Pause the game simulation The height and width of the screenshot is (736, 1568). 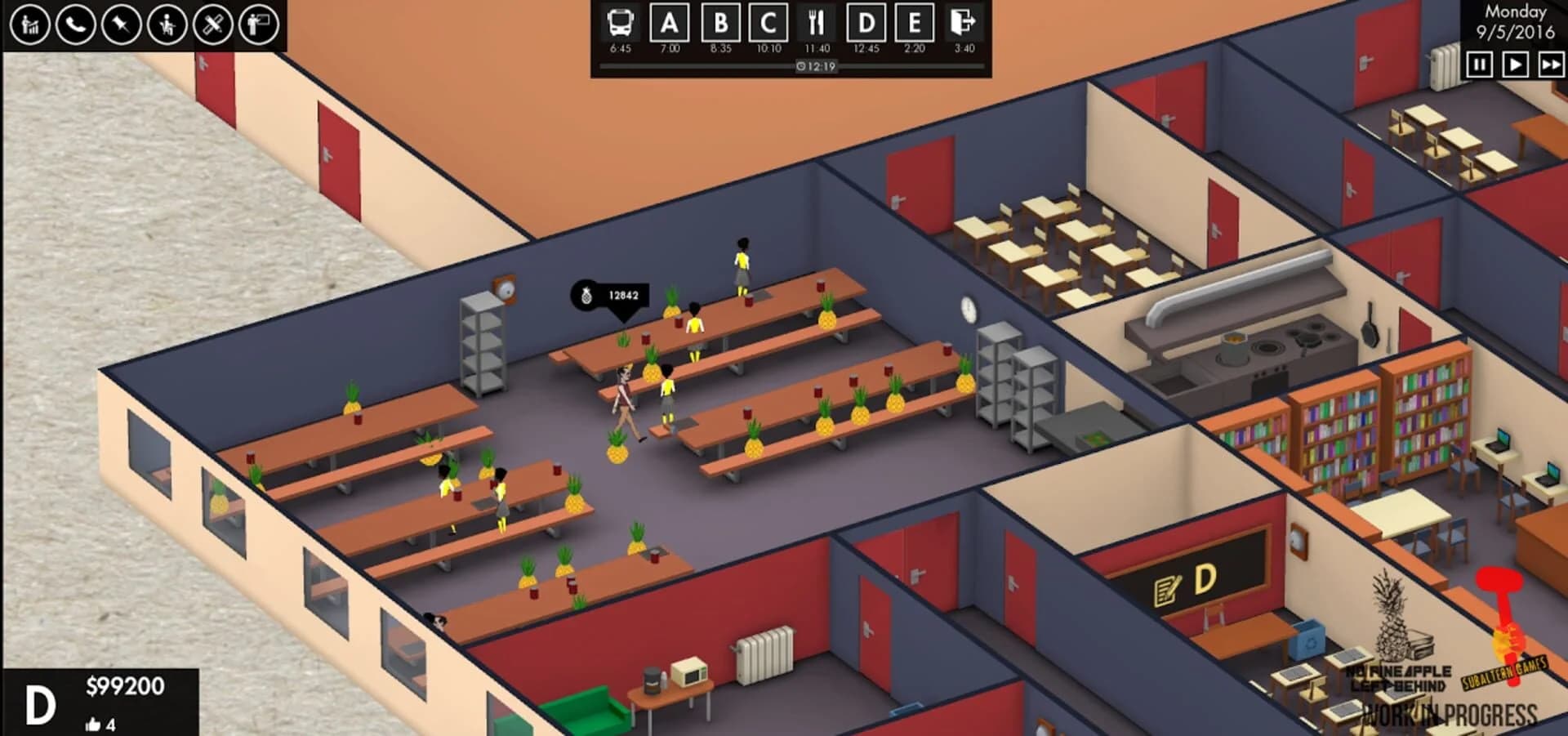[1480, 65]
